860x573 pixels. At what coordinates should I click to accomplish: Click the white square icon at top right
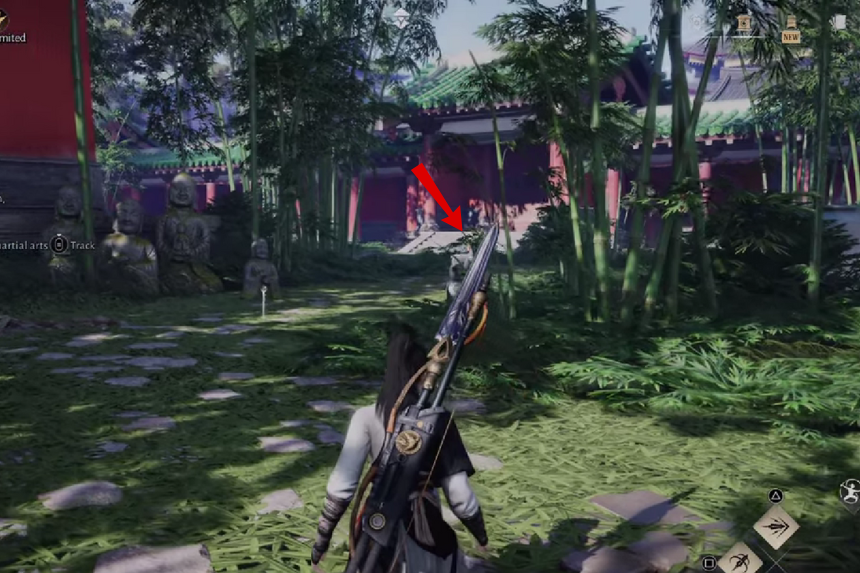[x=838, y=22]
